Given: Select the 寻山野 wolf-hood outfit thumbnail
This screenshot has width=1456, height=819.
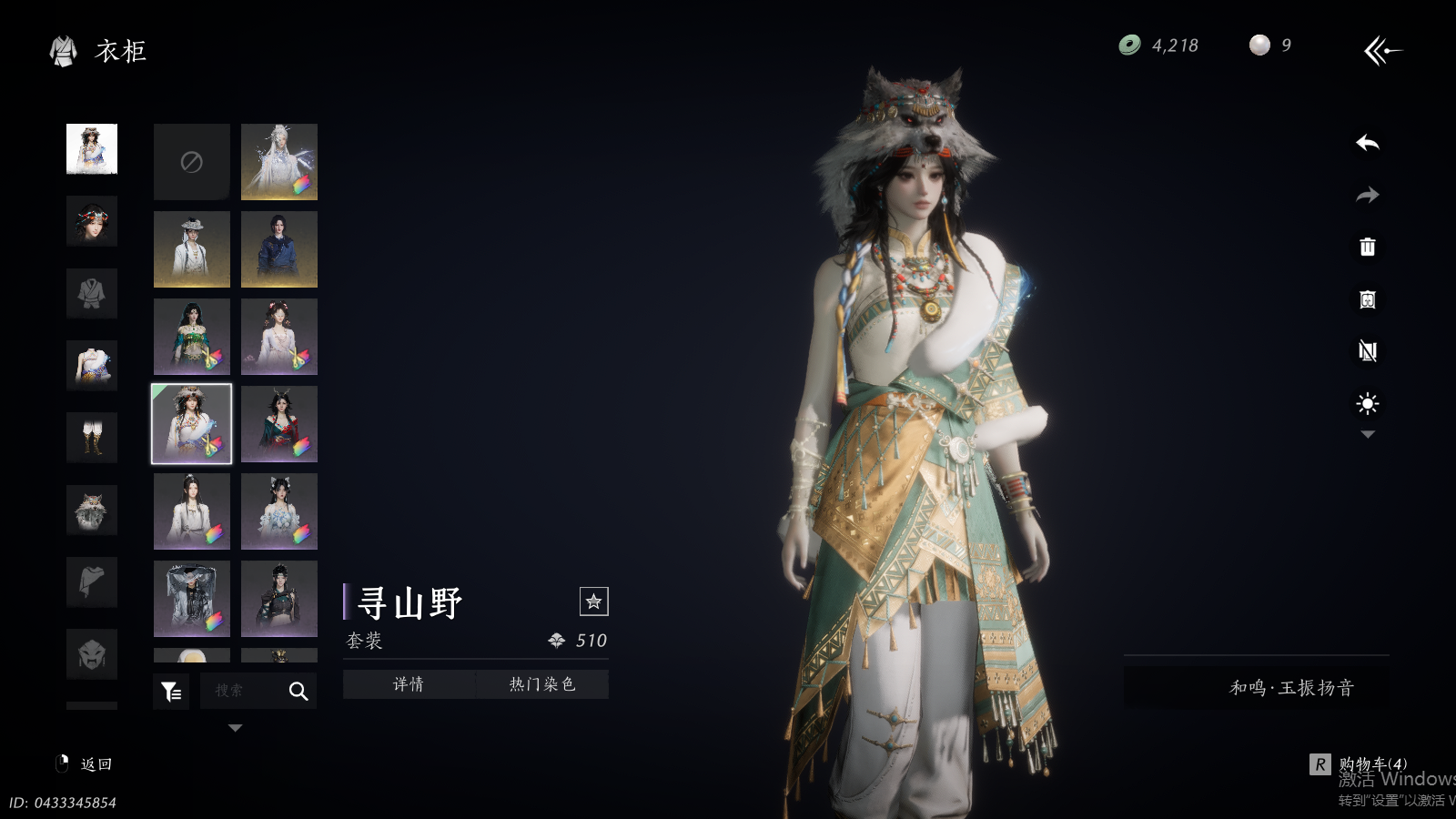Looking at the screenshot, I should click(x=191, y=424).
